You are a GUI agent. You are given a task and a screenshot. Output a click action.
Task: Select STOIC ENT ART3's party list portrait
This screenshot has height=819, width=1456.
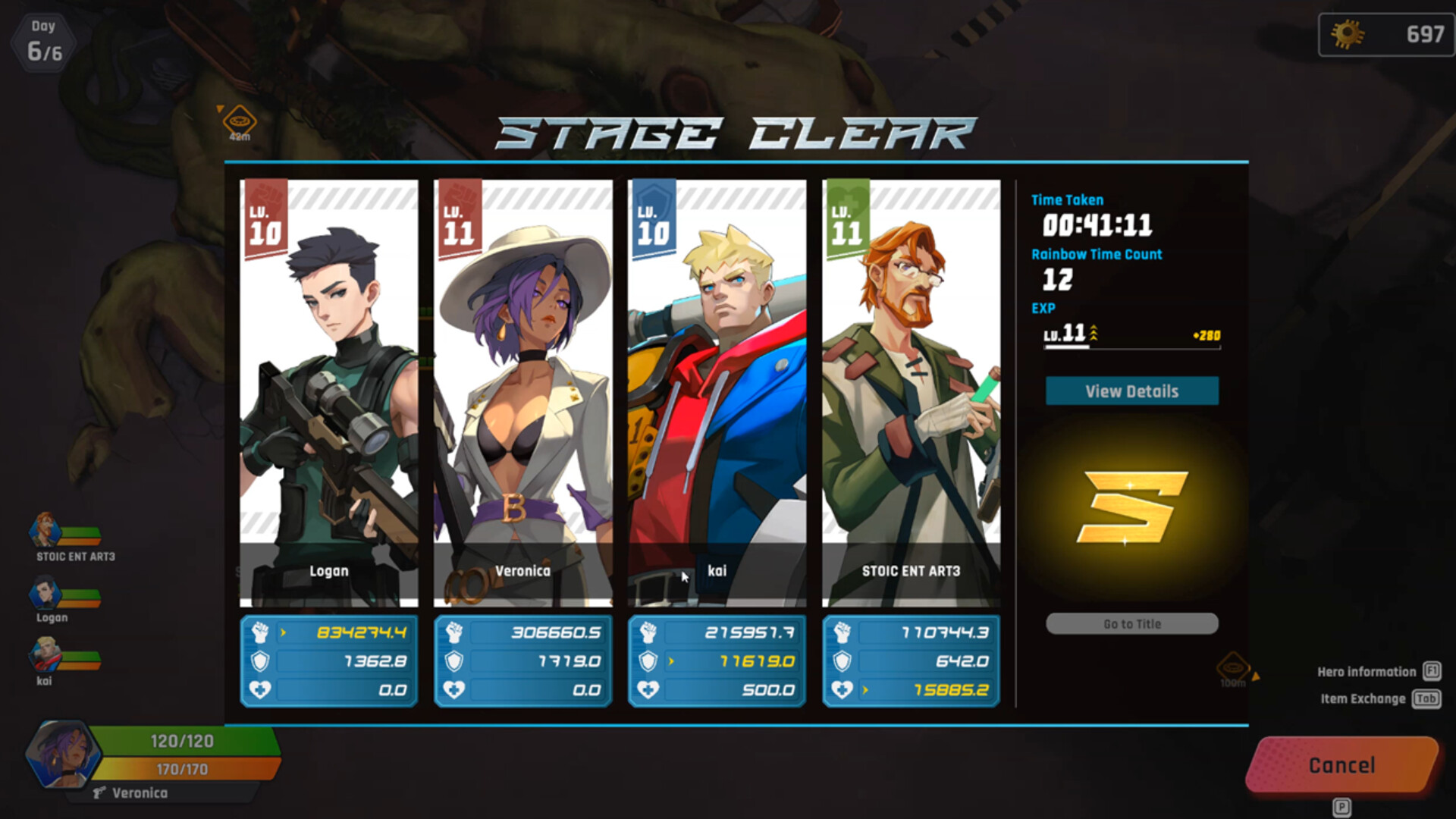pyautogui.click(x=45, y=530)
